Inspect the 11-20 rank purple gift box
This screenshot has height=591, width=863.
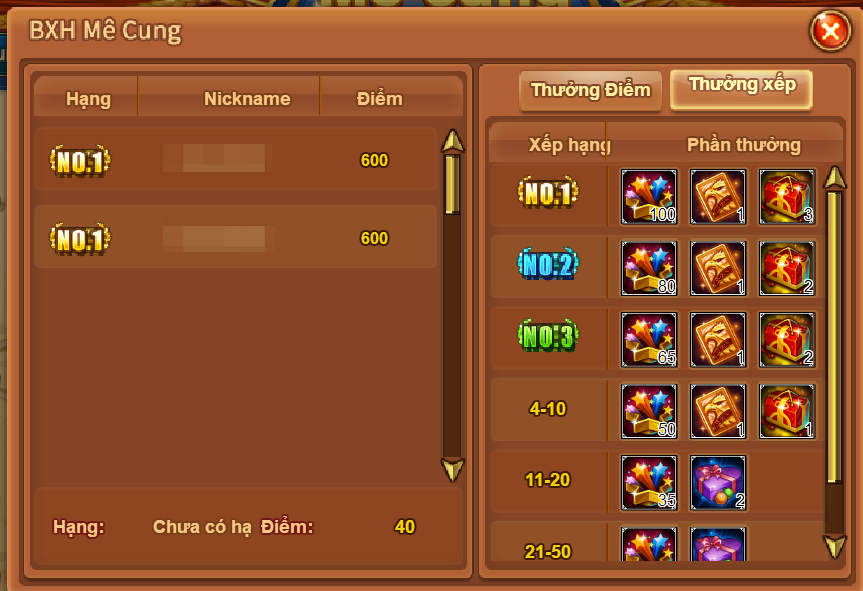pos(718,482)
